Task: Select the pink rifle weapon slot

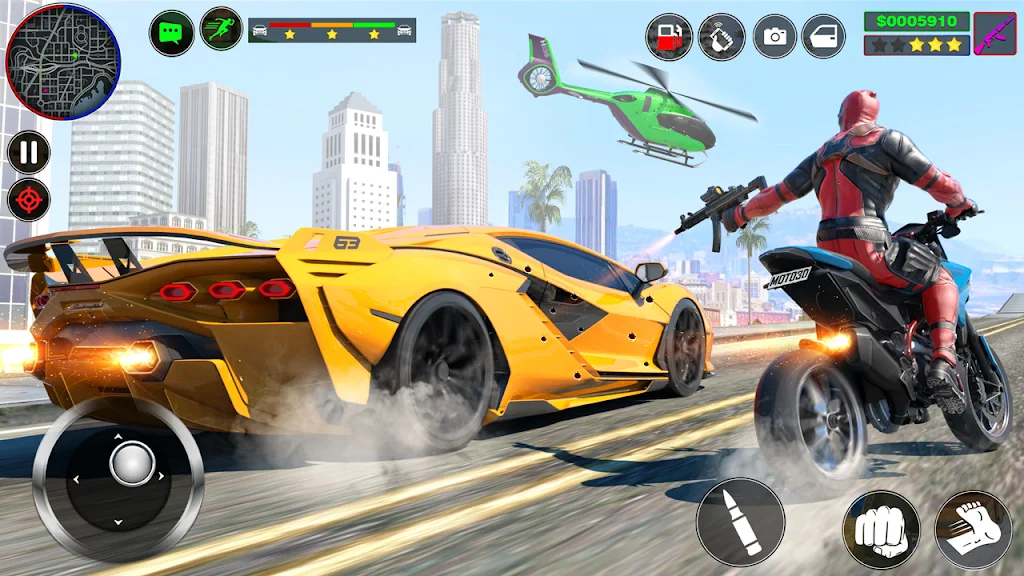Action: pos(994,34)
